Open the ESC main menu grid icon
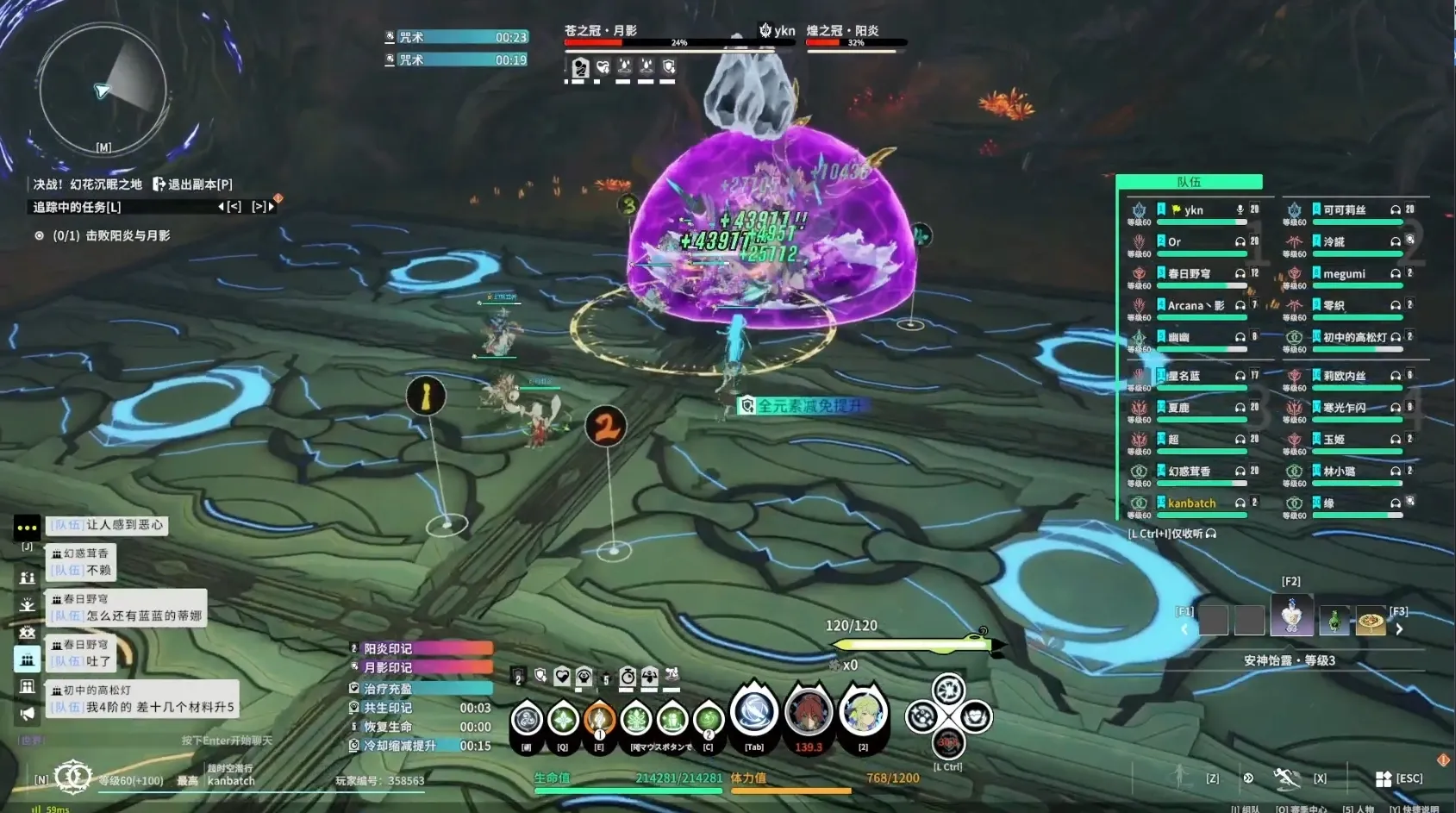This screenshot has width=1456, height=813. tap(1384, 779)
